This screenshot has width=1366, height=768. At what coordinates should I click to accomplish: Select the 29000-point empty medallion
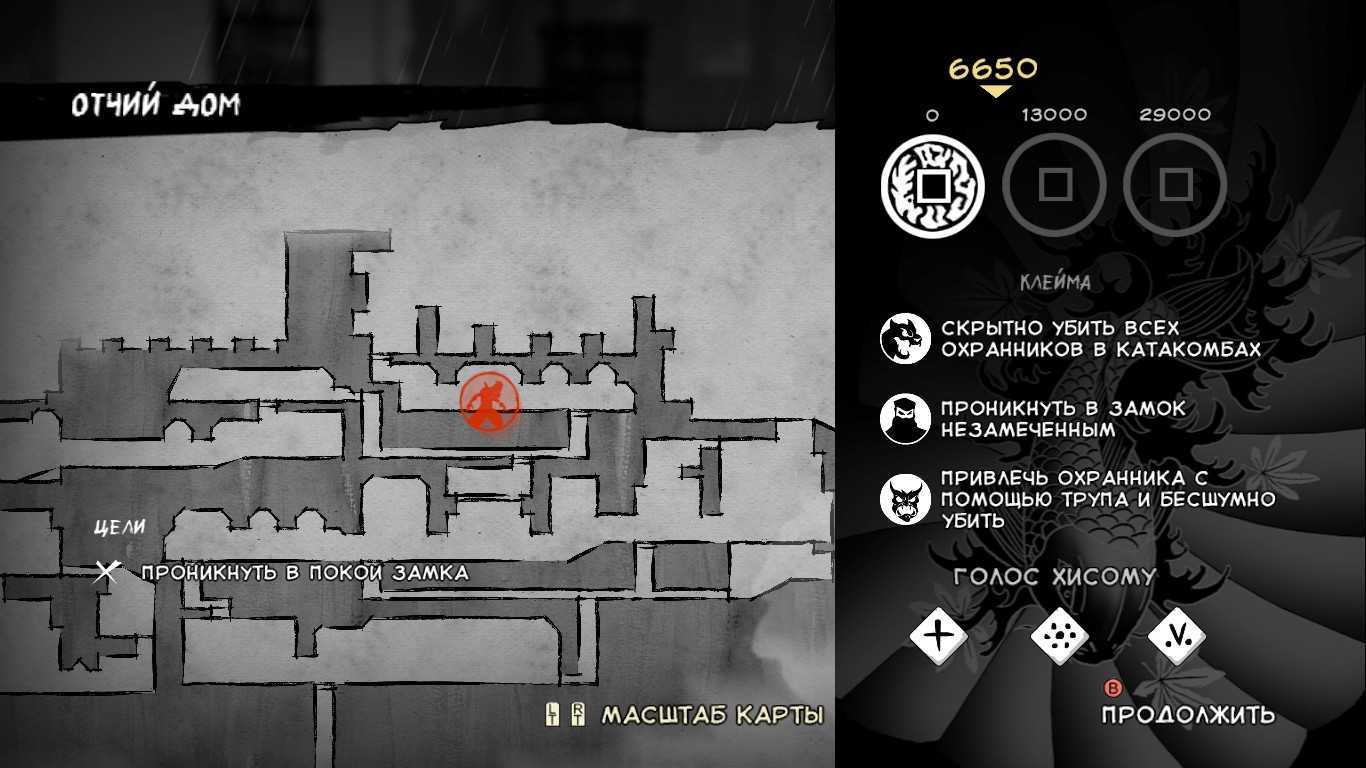click(1174, 186)
